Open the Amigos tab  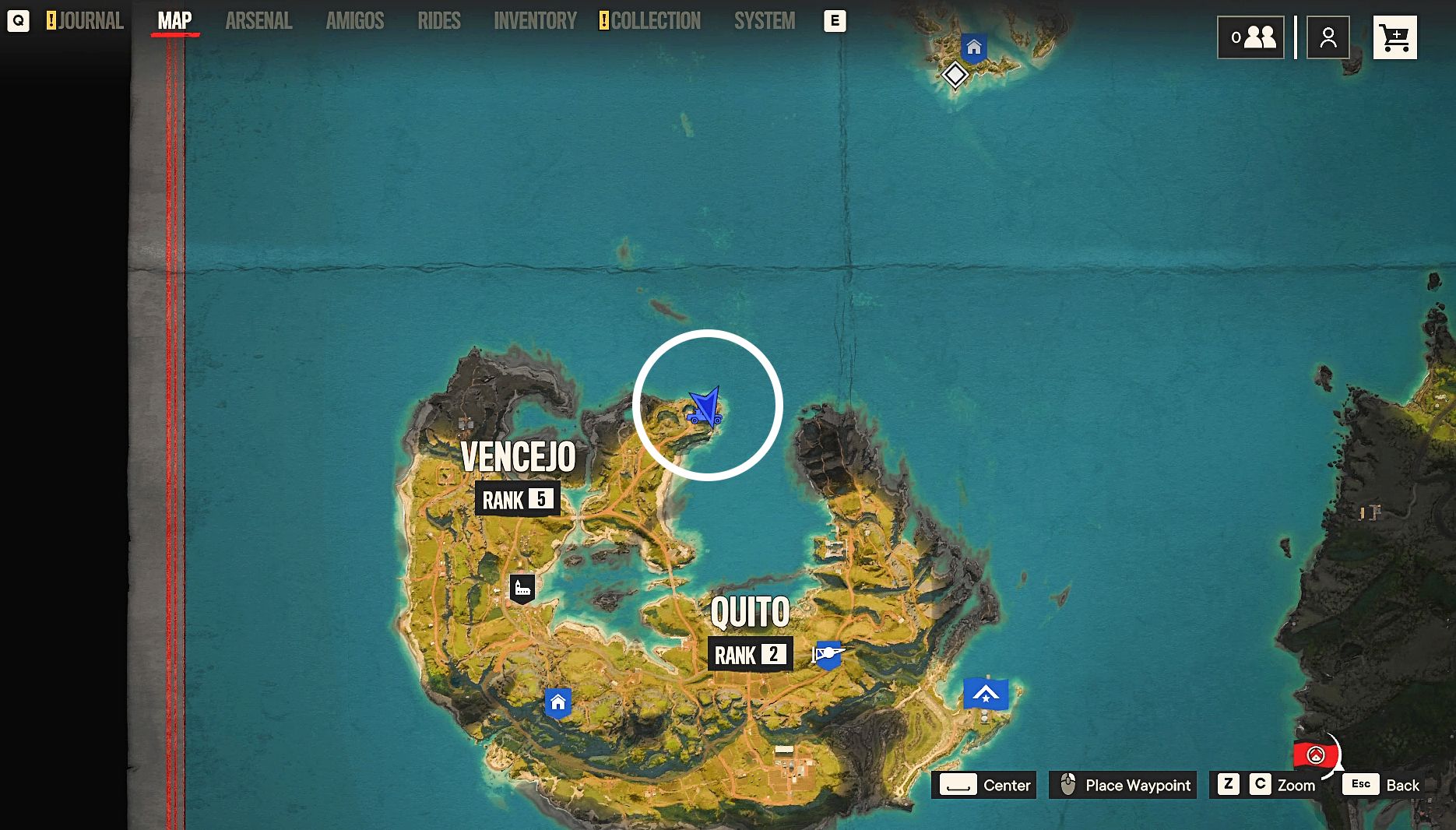[x=354, y=21]
